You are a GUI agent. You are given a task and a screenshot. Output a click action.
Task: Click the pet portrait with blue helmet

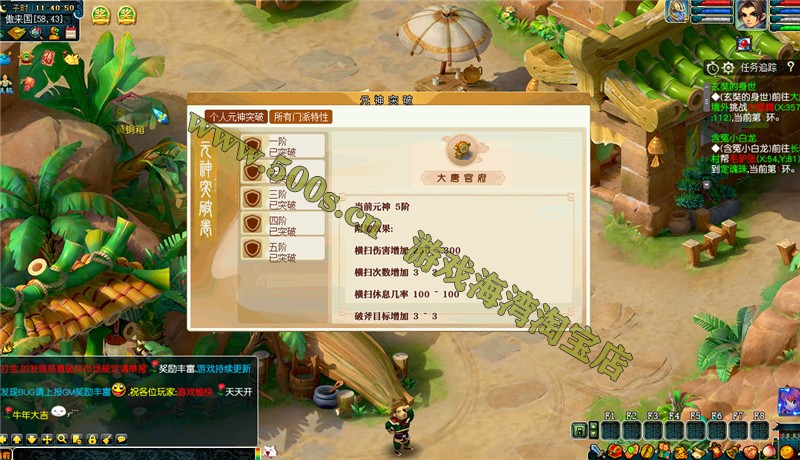(678, 13)
